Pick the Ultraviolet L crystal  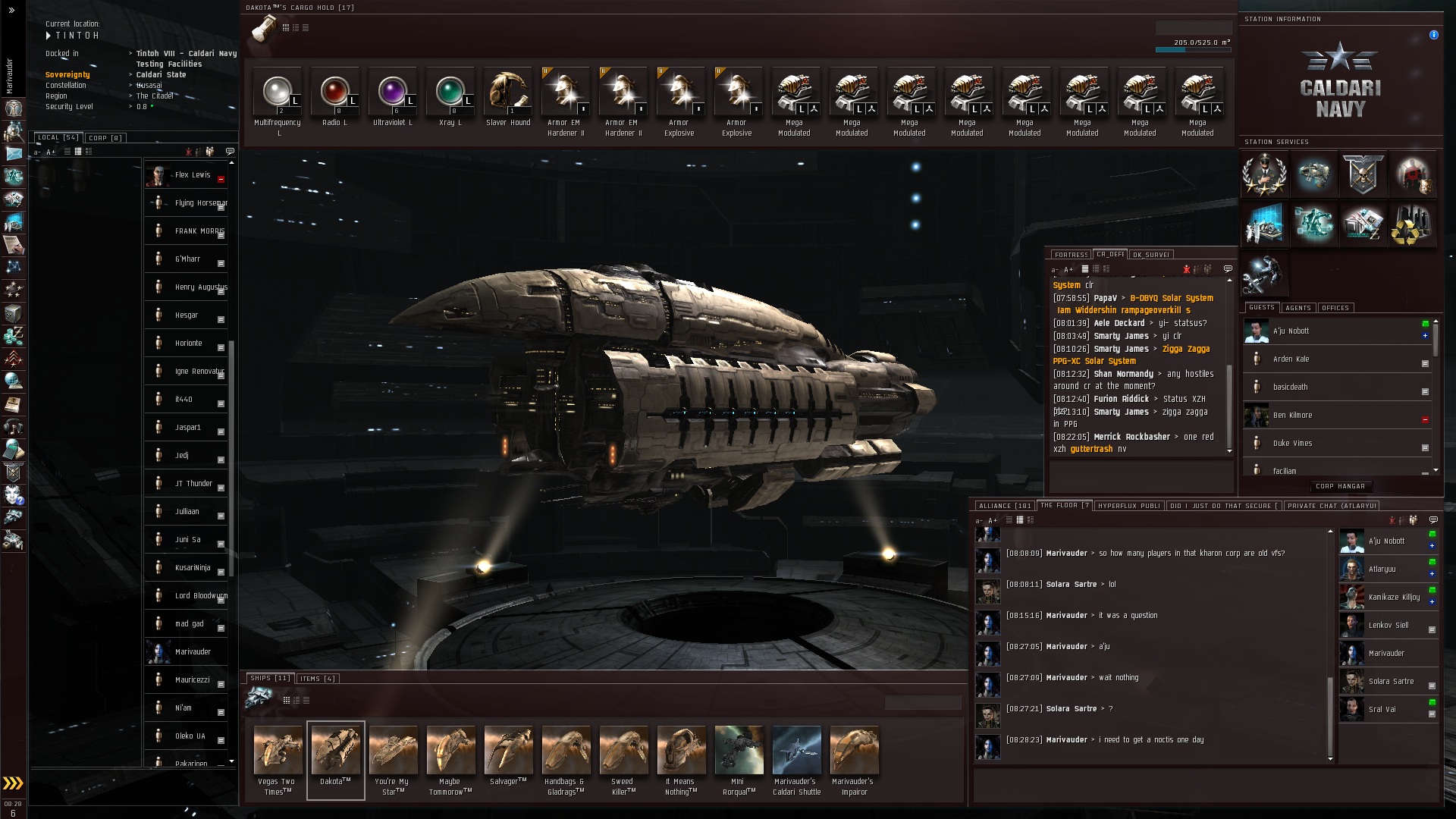click(x=393, y=93)
